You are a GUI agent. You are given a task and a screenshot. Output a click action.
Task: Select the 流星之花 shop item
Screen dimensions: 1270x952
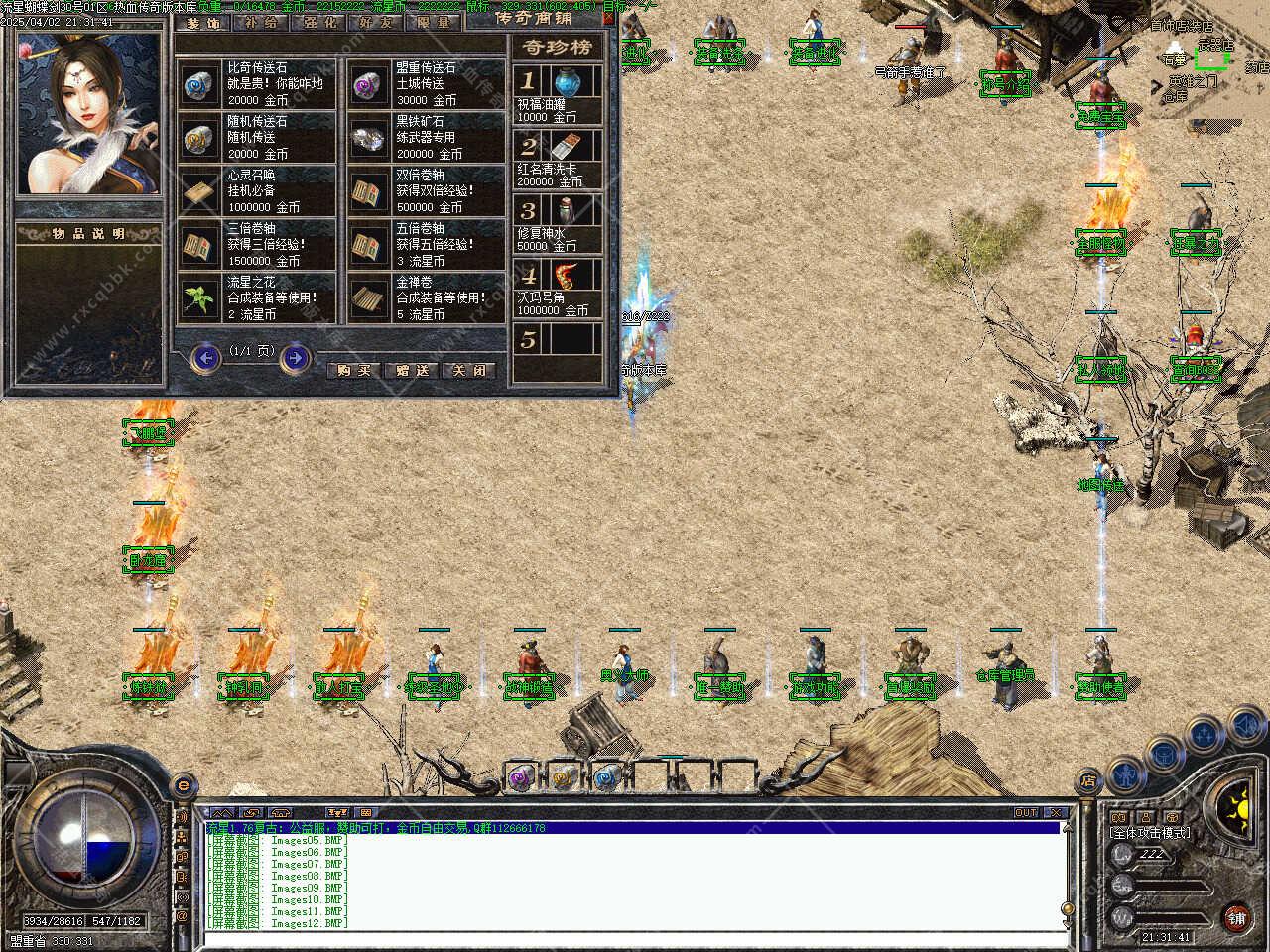click(258, 298)
